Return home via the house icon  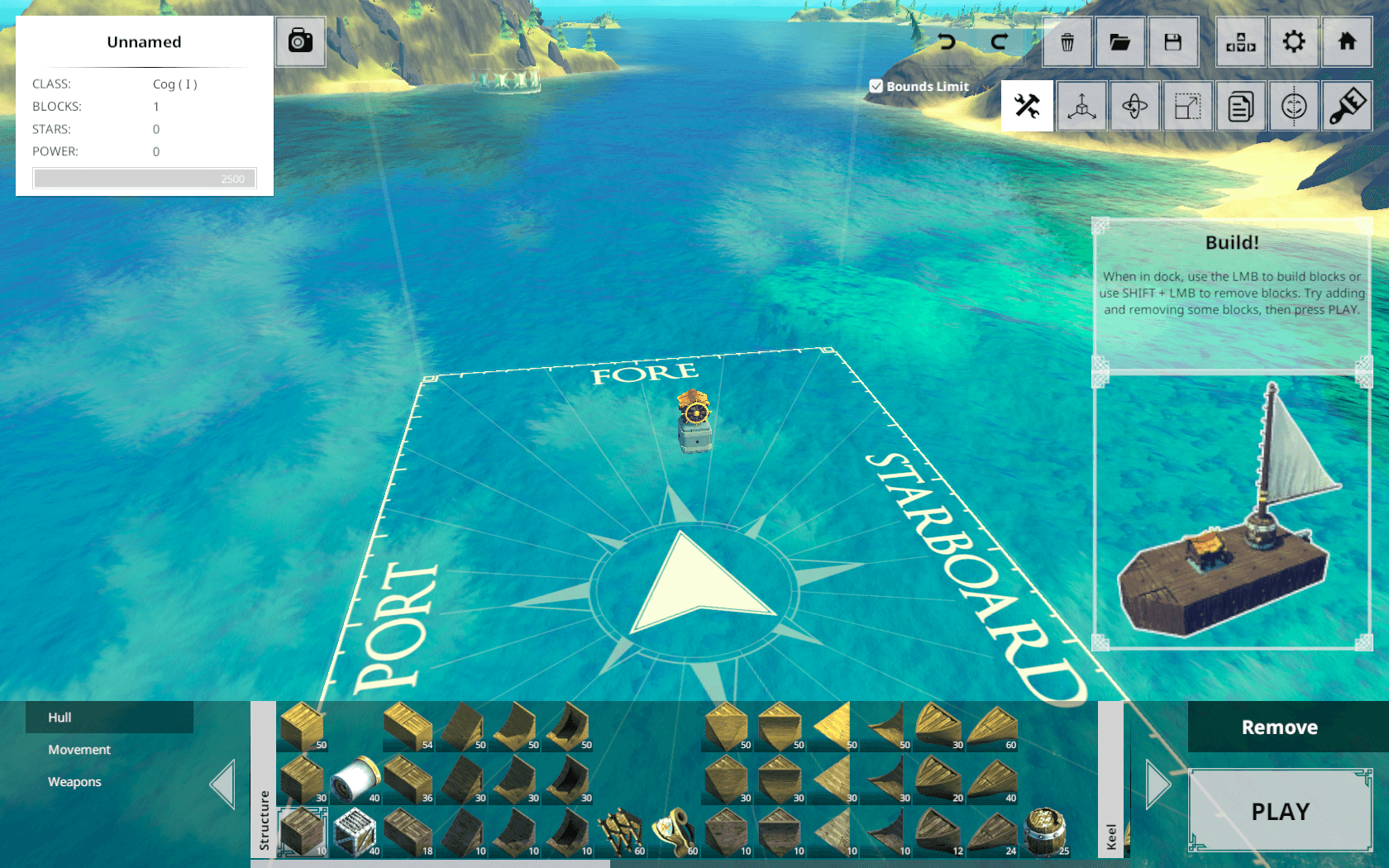1347,41
